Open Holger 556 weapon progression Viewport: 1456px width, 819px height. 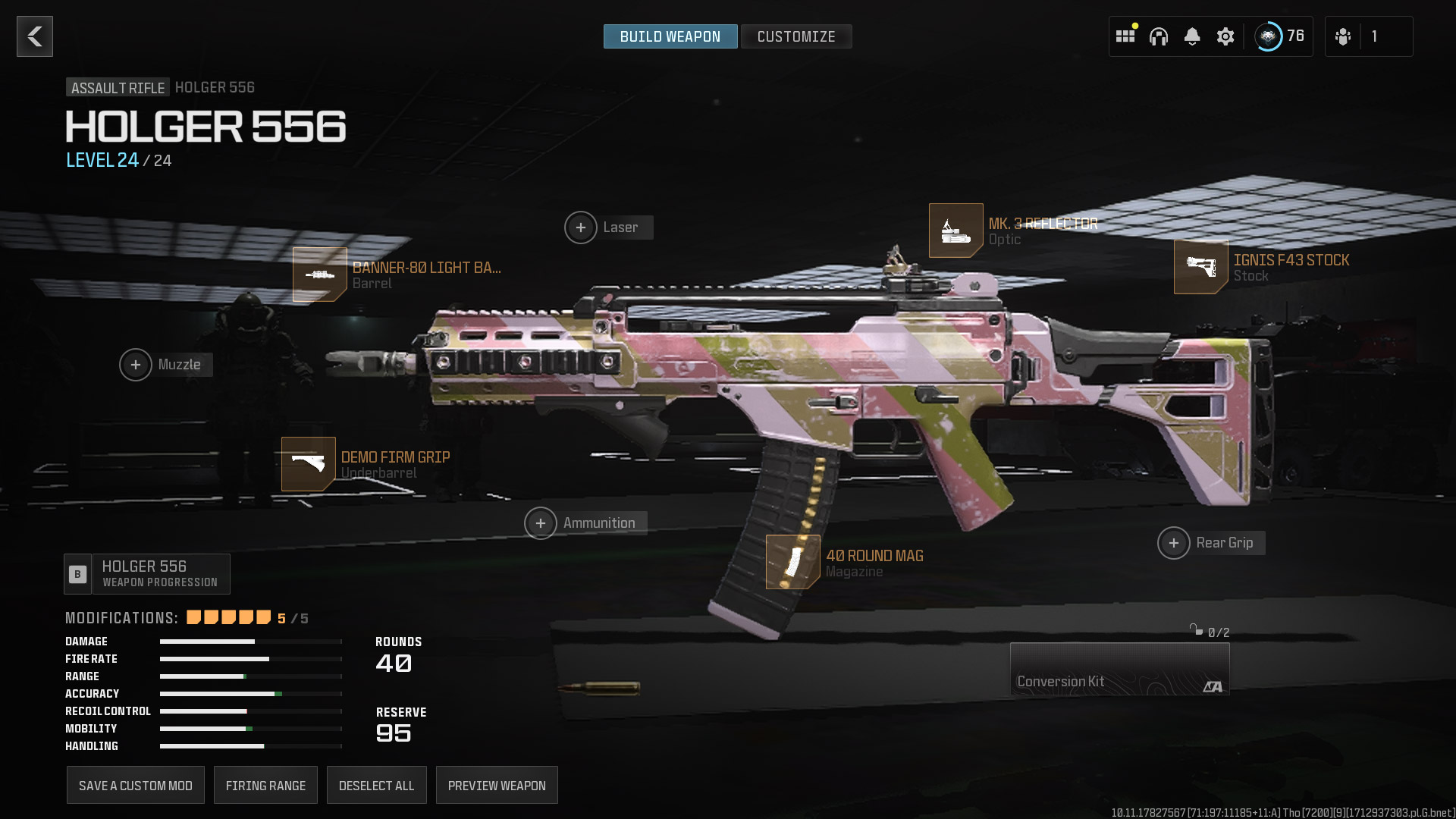(147, 574)
